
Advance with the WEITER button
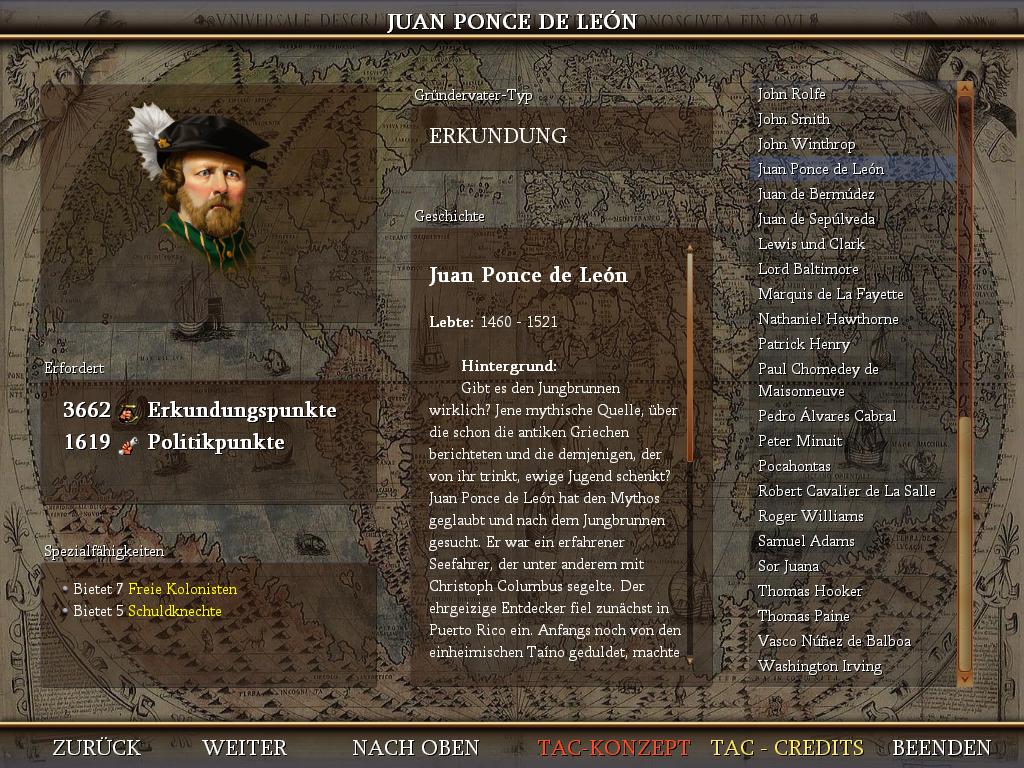coord(244,748)
